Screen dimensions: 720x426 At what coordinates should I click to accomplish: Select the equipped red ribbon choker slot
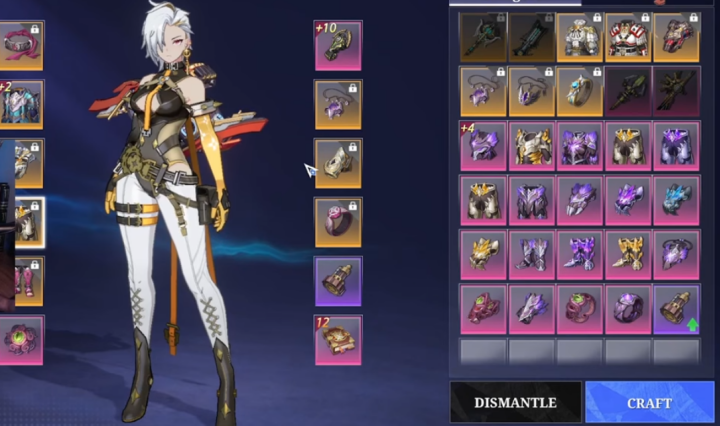coord(20,46)
